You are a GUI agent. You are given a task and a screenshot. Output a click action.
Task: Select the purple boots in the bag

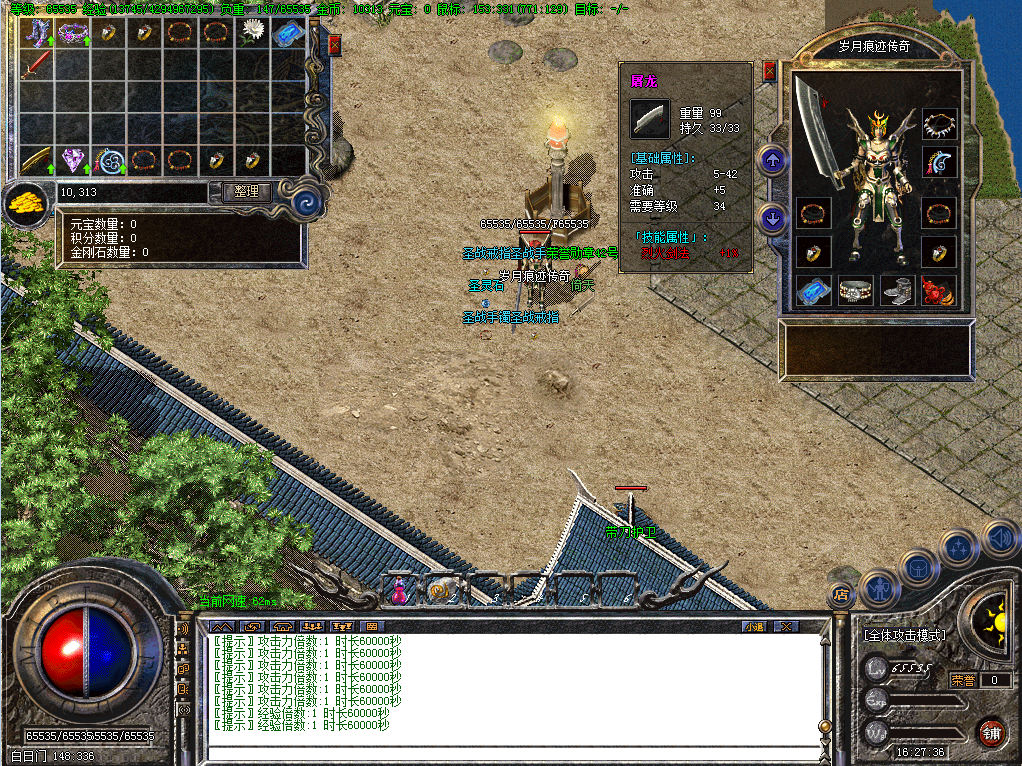pyautogui.click(x=36, y=32)
